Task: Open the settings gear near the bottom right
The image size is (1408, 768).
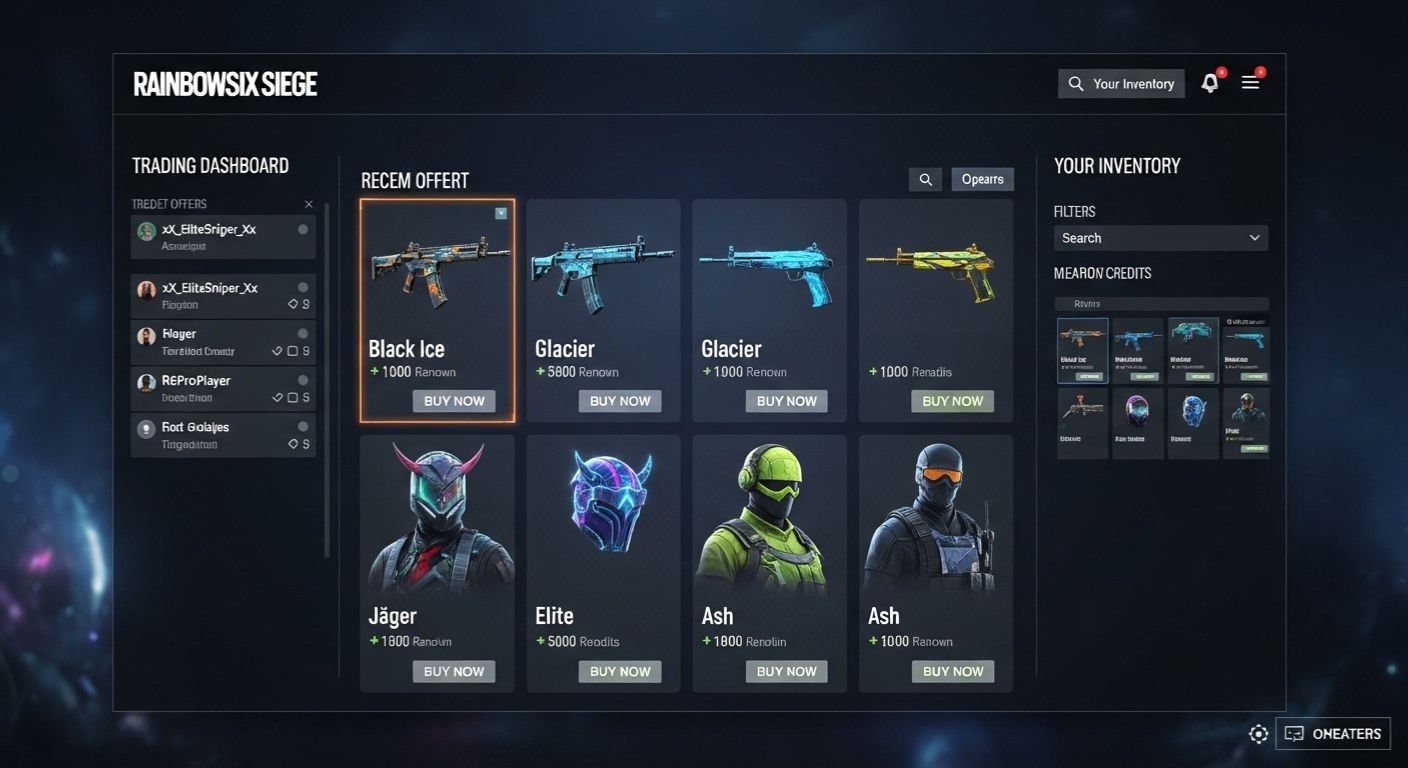Action: [x=1258, y=733]
